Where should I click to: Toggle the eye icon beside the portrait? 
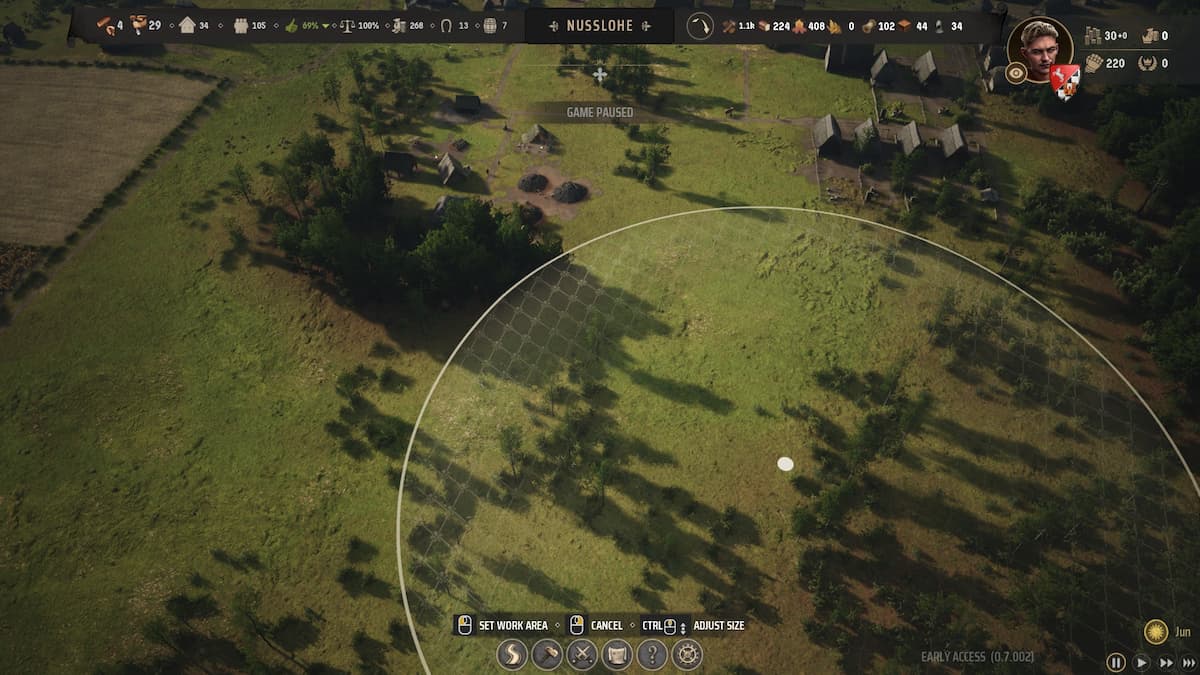tap(1016, 73)
